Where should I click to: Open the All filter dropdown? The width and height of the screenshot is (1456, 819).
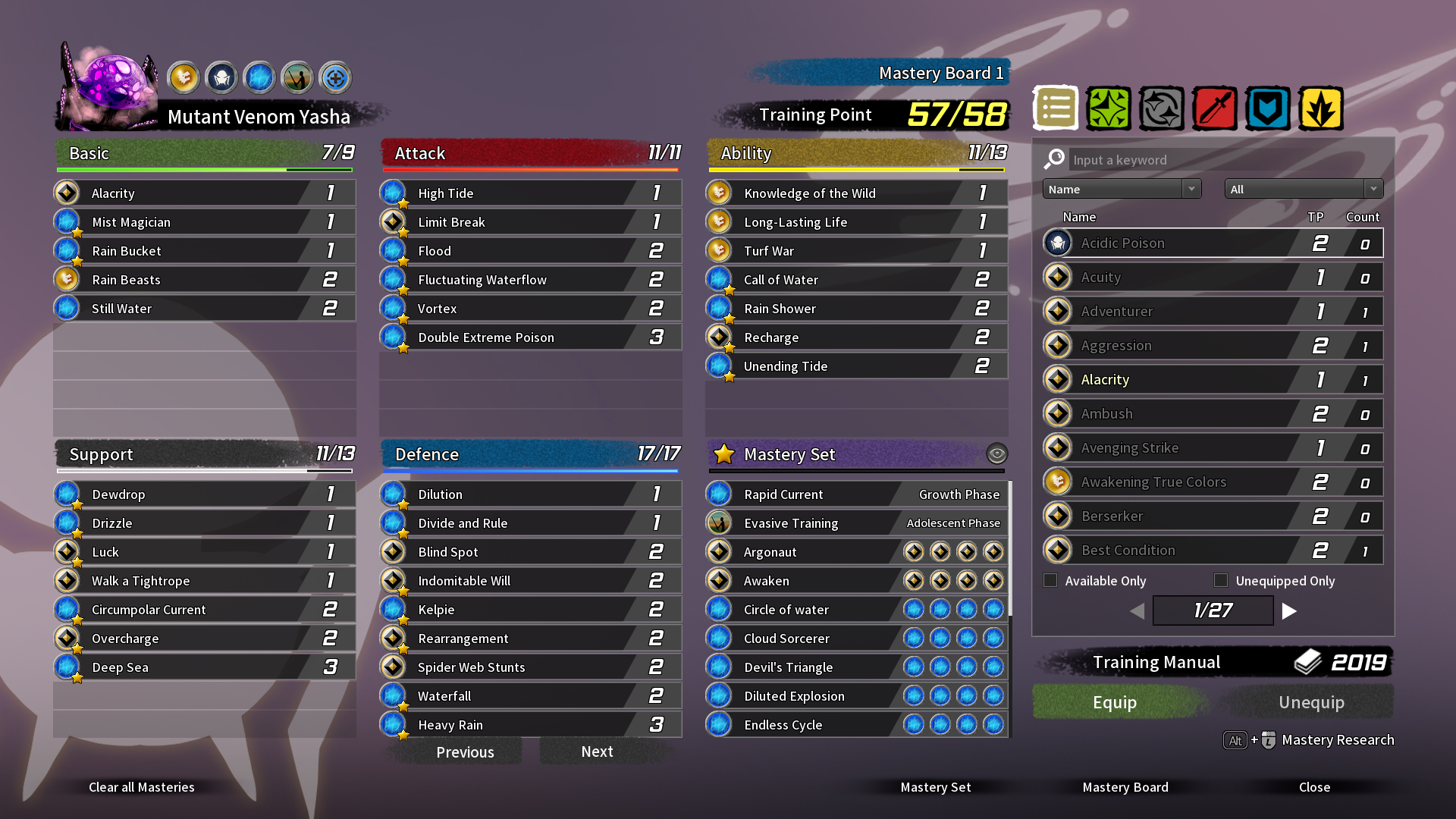point(1304,189)
